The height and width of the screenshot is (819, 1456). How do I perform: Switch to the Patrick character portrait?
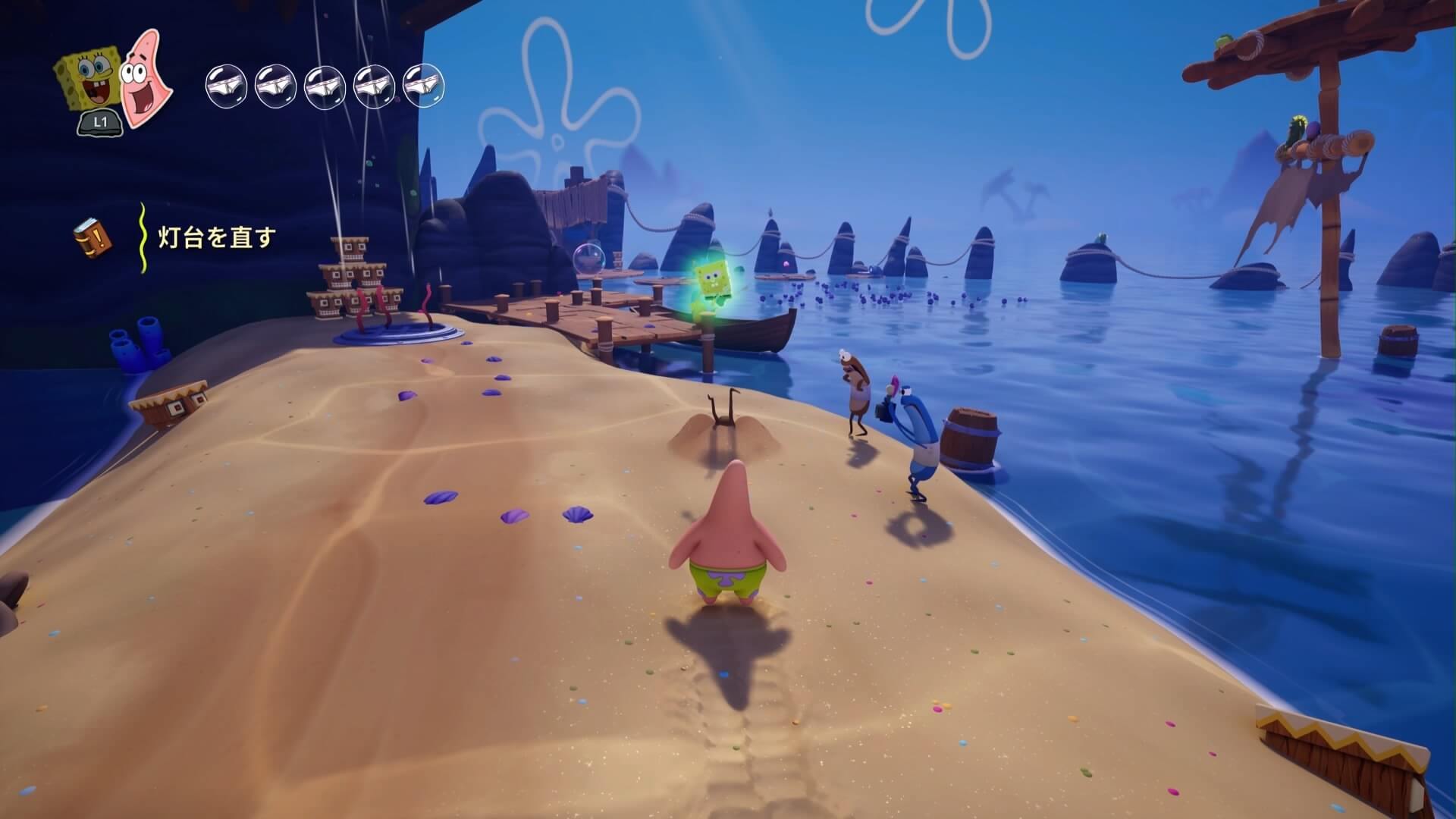click(145, 78)
